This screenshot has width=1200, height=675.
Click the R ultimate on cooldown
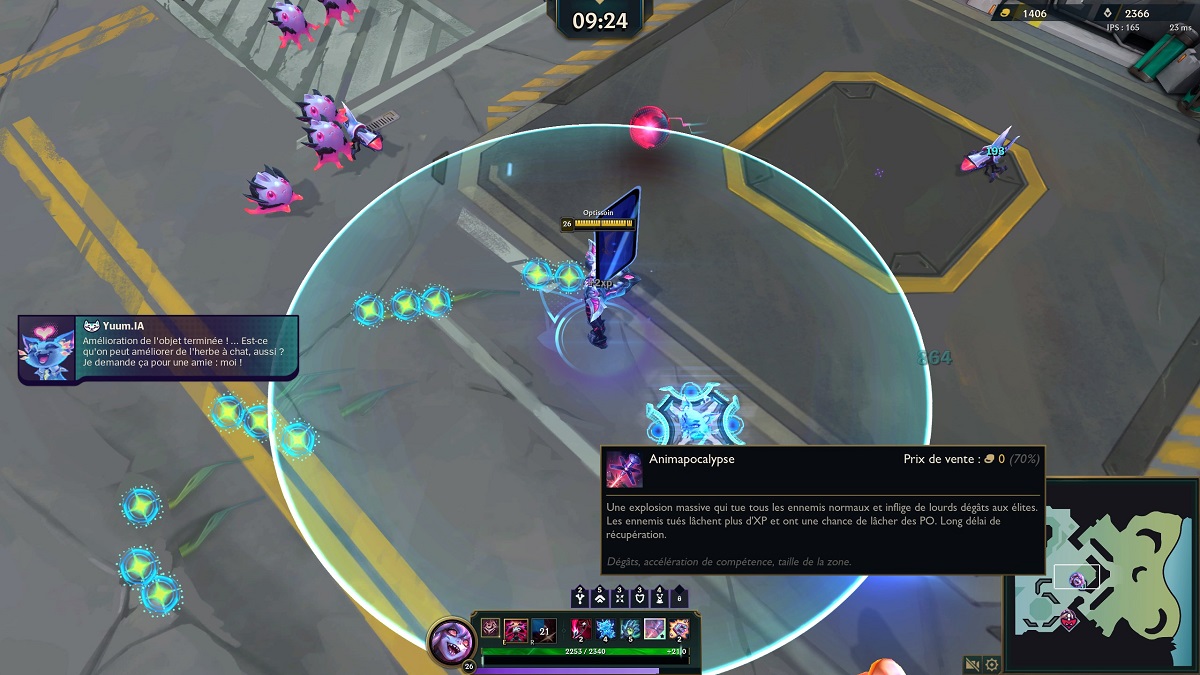coord(544,629)
